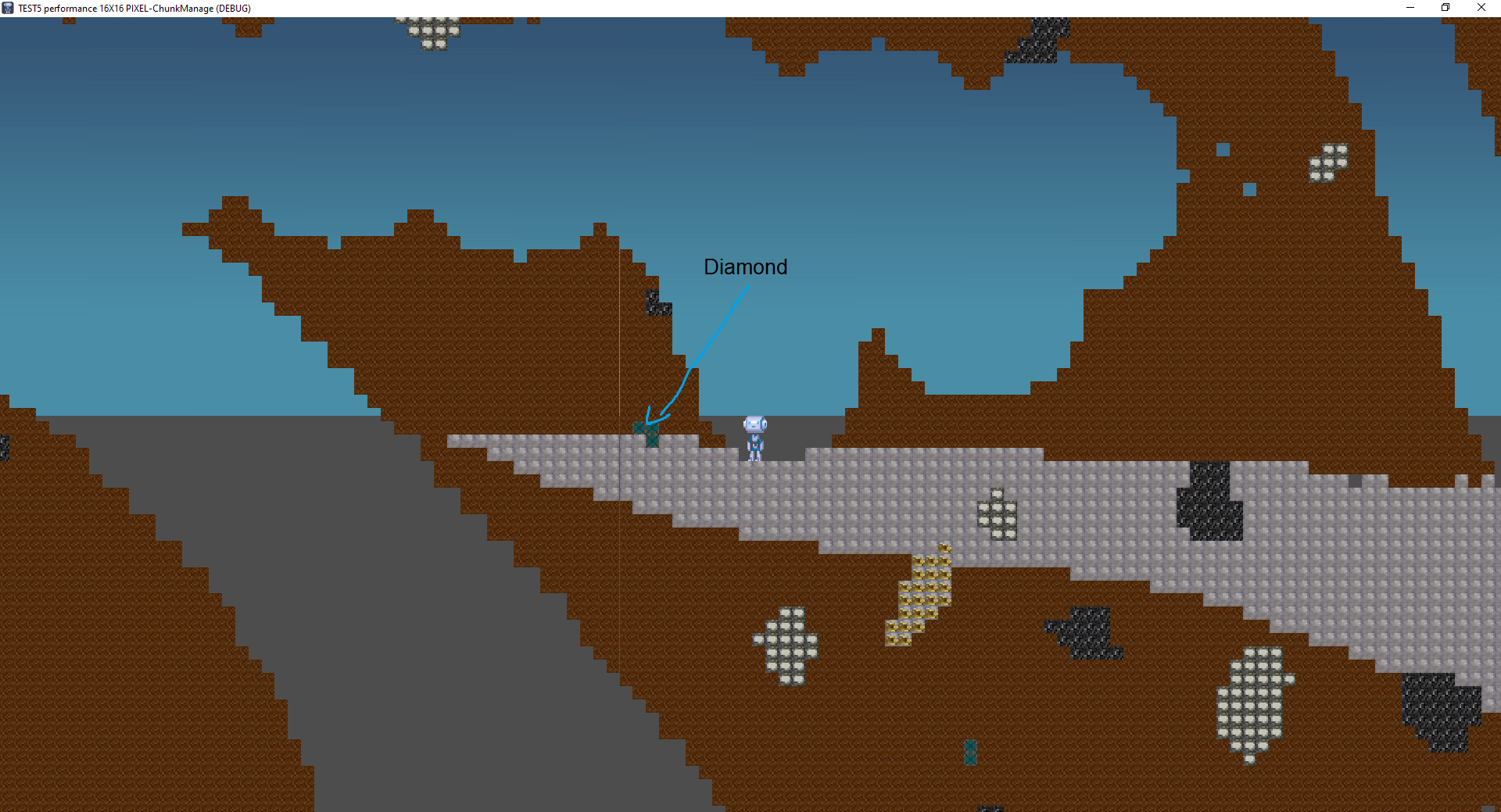This screenshot has width=1501, height=812.
Task: Click the teal diamond ore near the bottom center
Action: coord(969,754)
